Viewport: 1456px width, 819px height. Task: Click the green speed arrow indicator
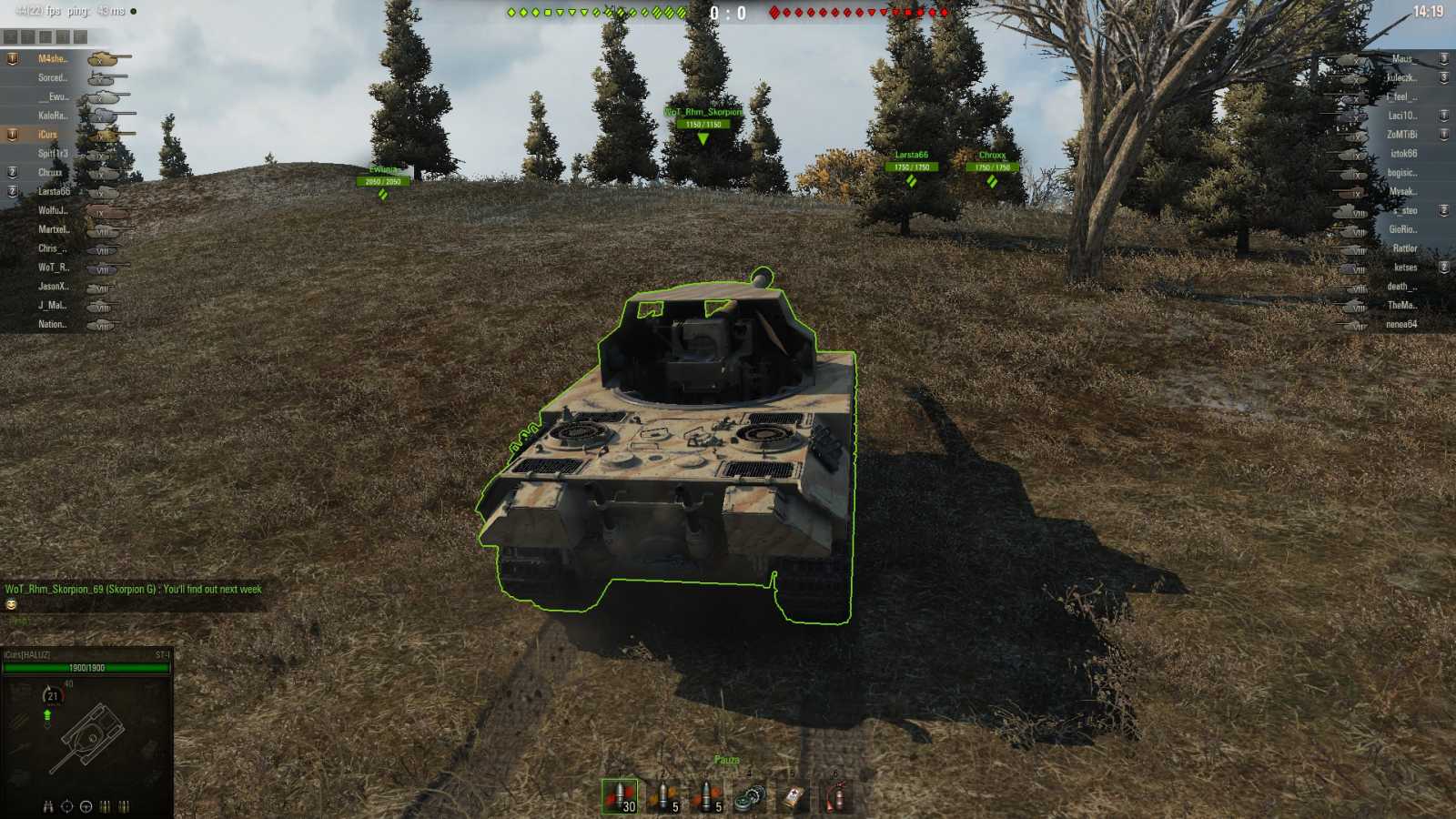(x=47, y=714)
